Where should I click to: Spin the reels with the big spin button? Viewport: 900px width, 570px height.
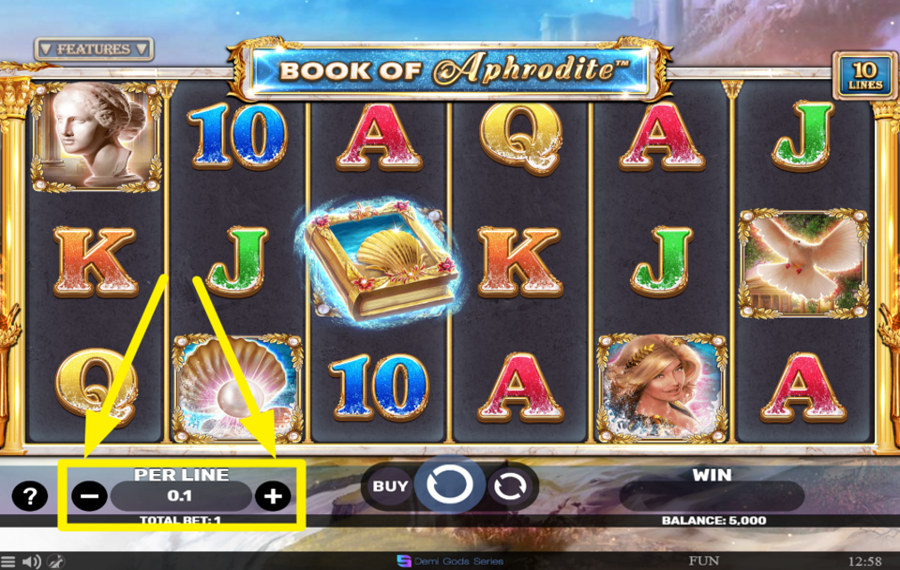click(x=449, y=486)
